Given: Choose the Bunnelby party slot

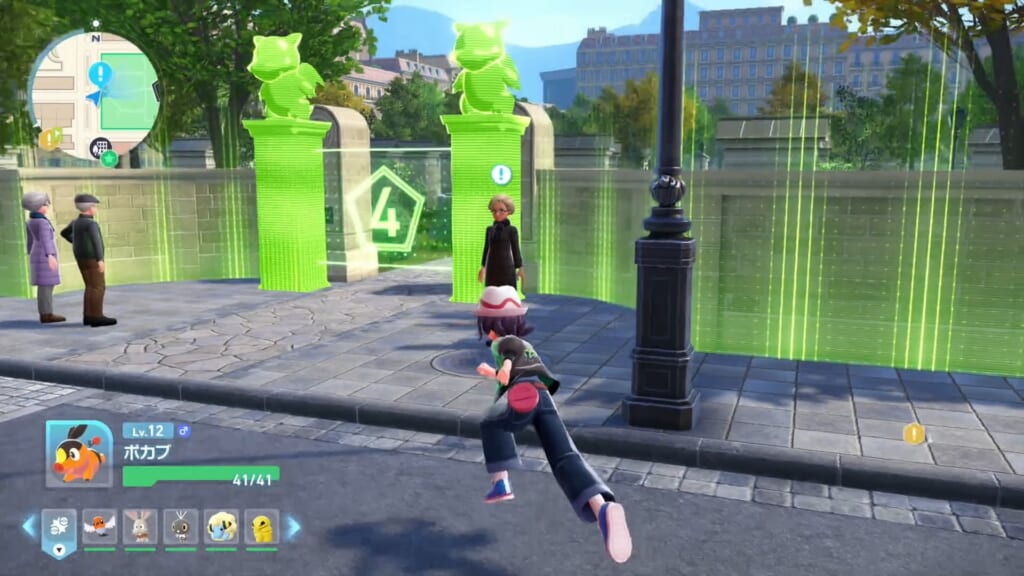Looking at the screenshot, I should coord(140,526).
